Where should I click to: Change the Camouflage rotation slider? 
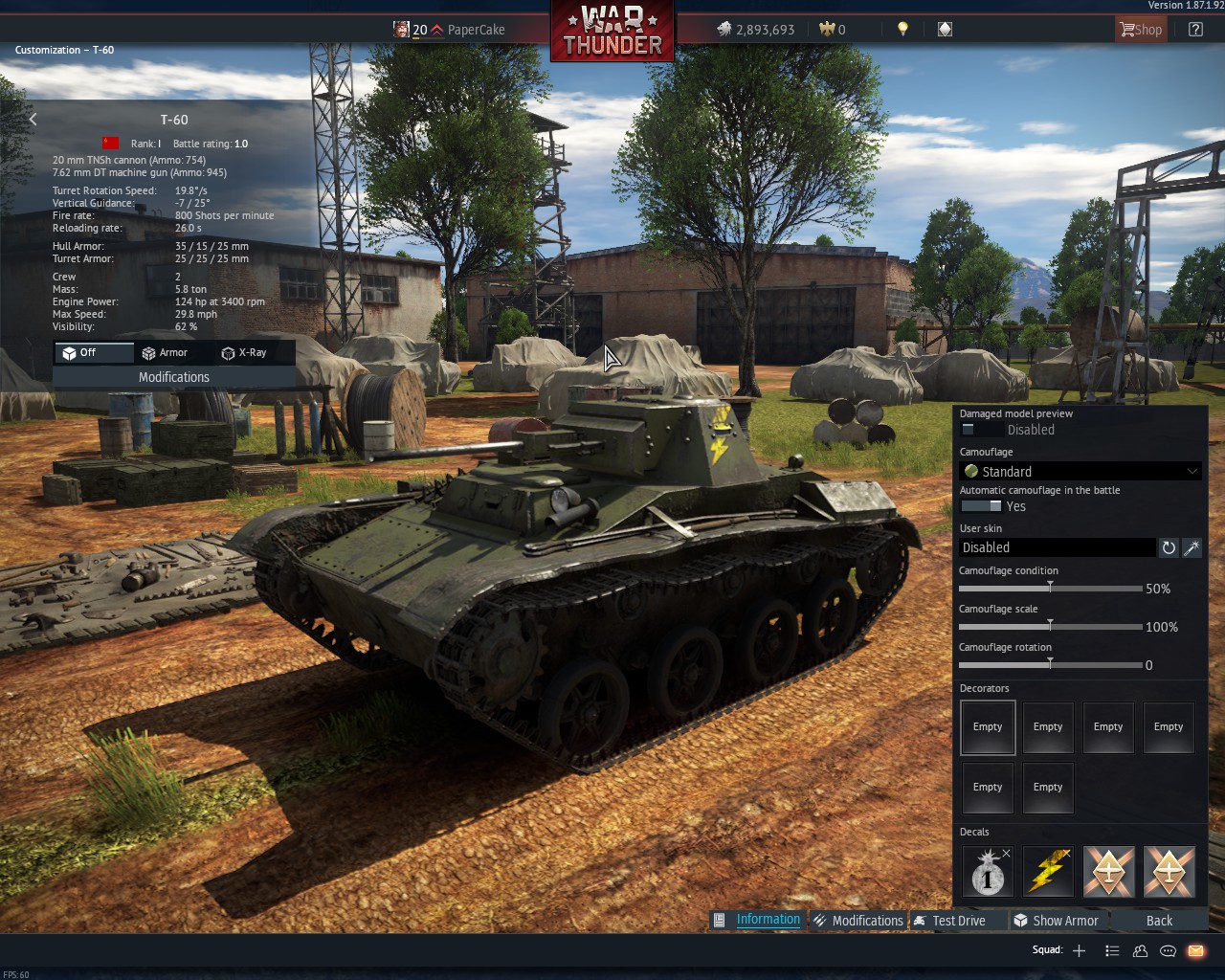coord(1050,664)
